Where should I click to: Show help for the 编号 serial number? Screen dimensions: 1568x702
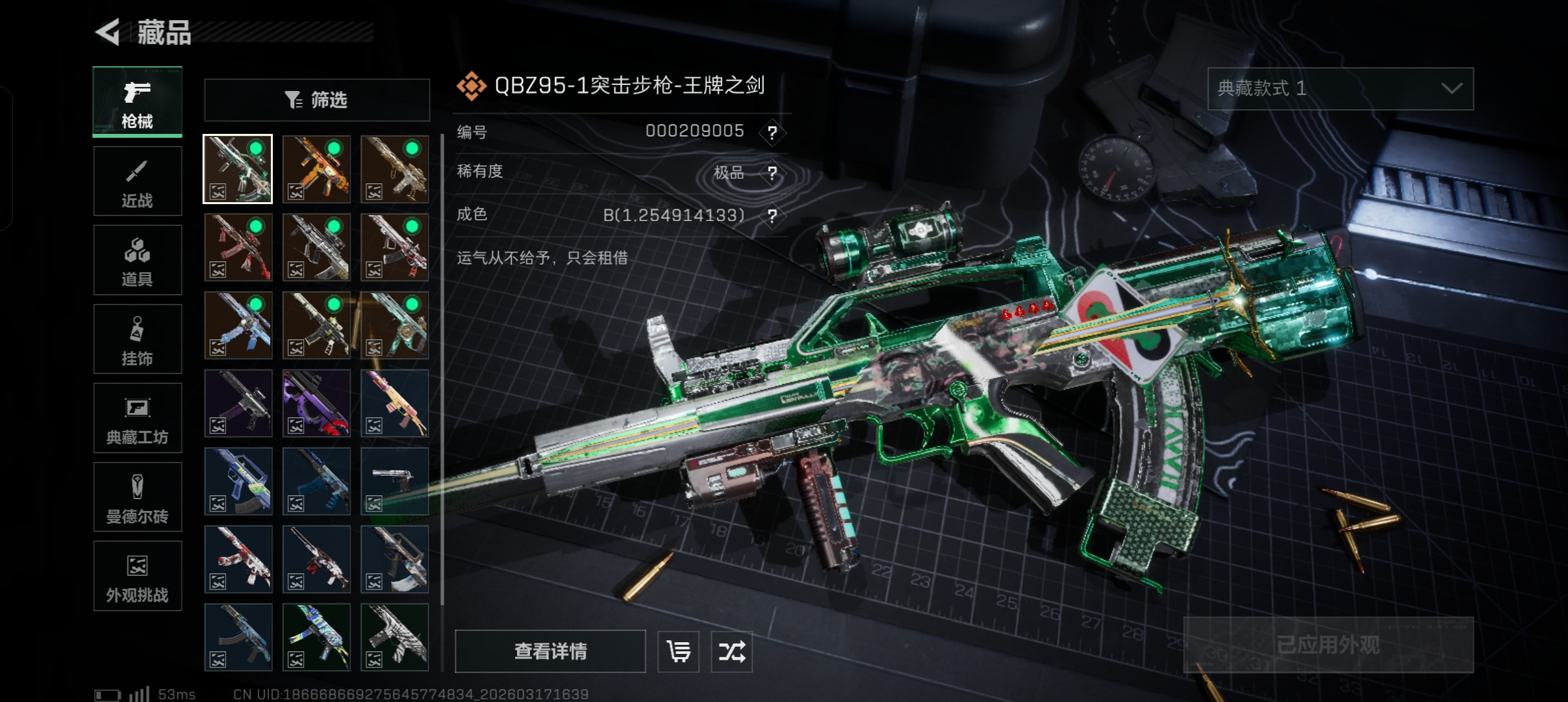(772, 133)
